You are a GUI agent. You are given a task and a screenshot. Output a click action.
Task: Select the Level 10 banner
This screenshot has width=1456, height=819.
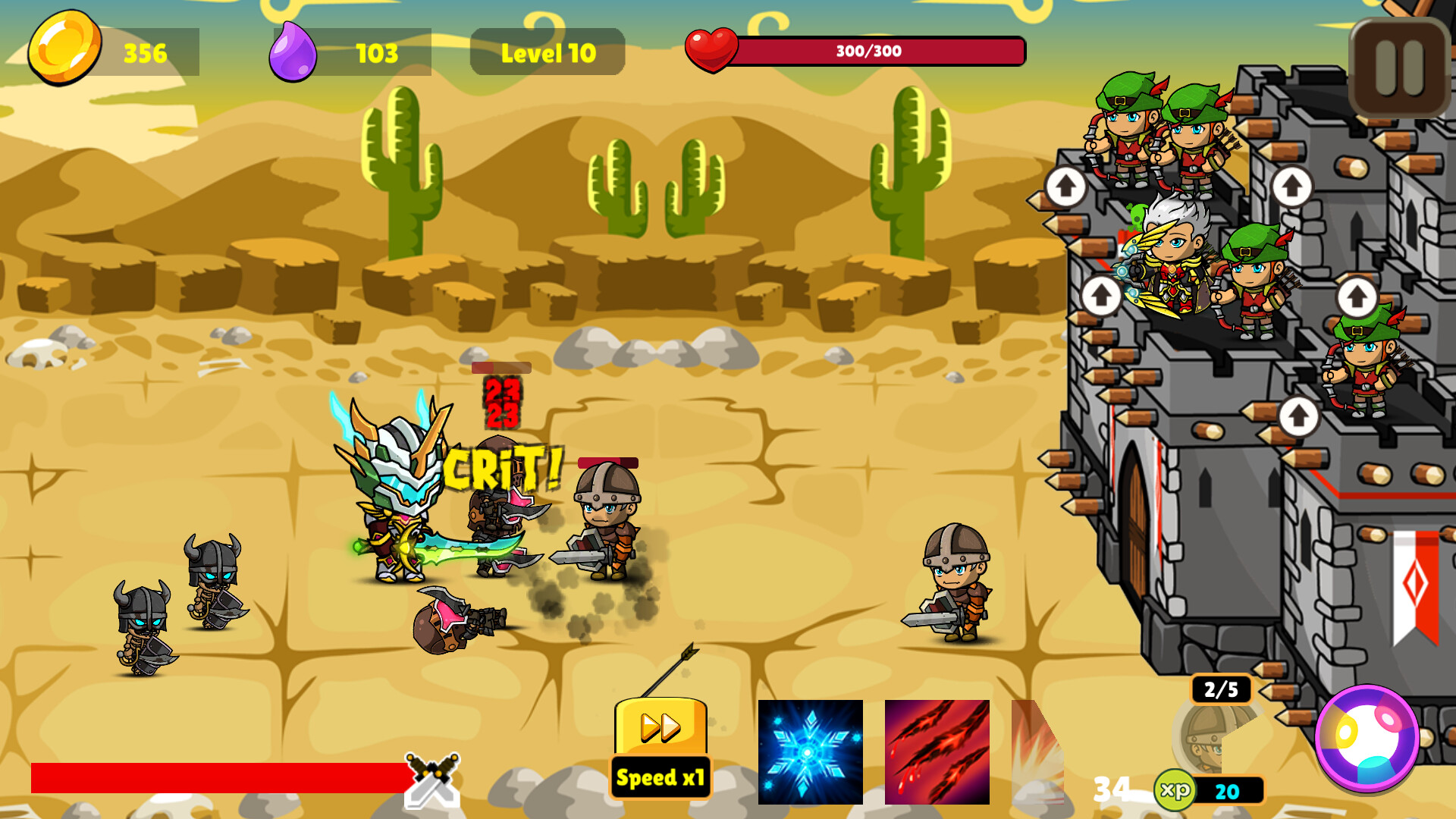coord(548,52)
